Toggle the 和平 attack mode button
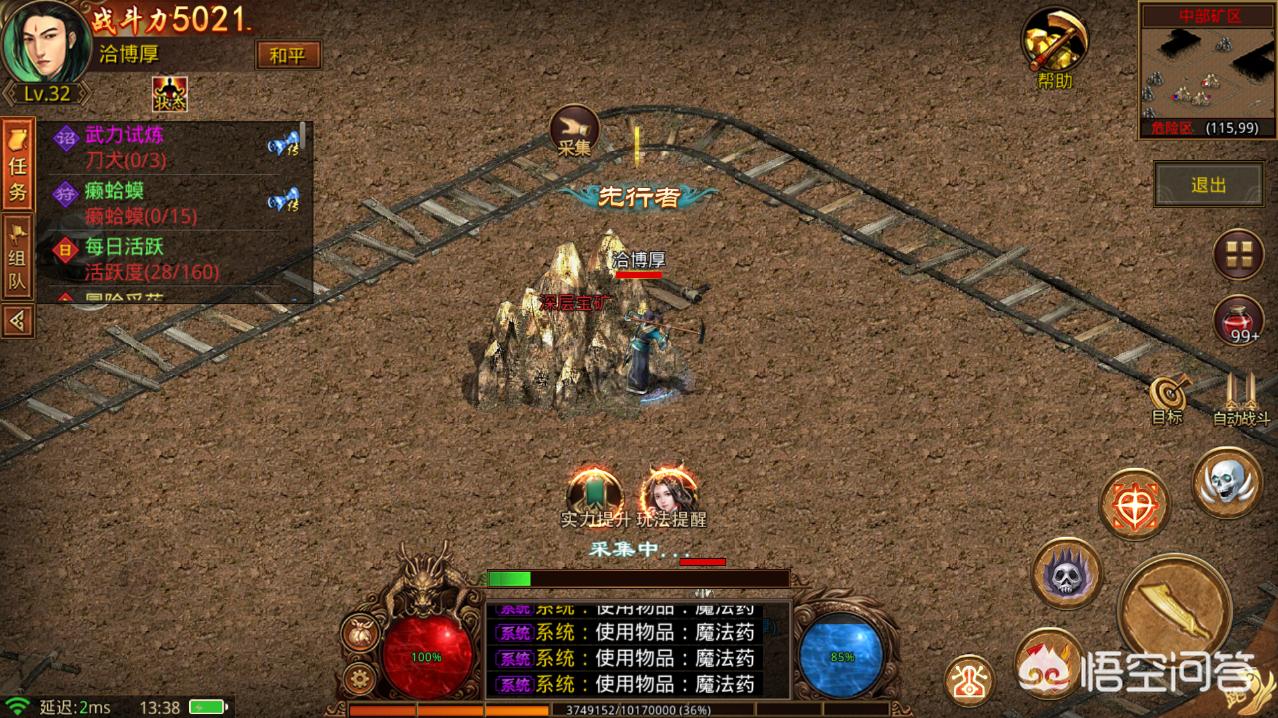 tap(288, 55)
